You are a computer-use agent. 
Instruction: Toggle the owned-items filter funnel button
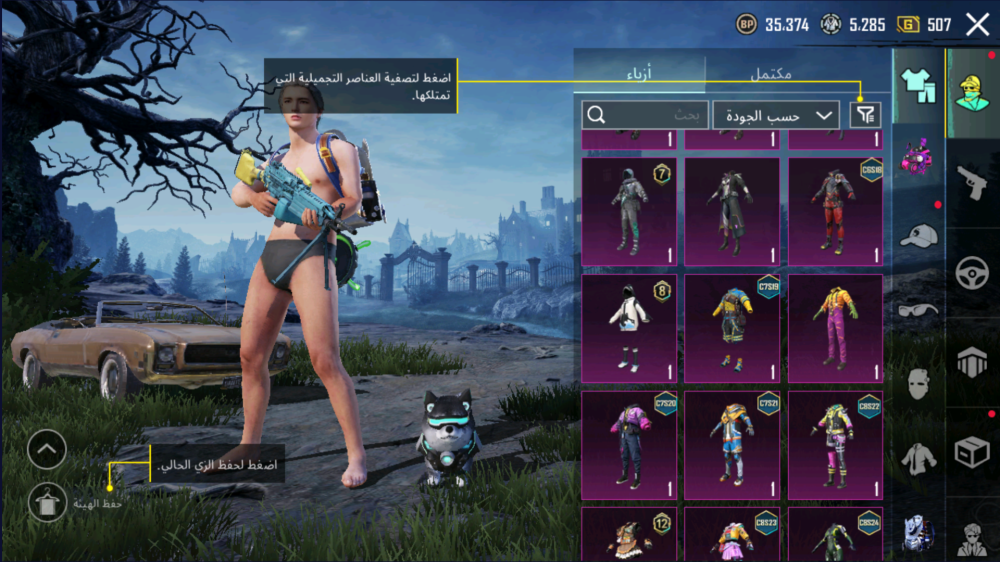pyautogui.click(x=865, y=115)
